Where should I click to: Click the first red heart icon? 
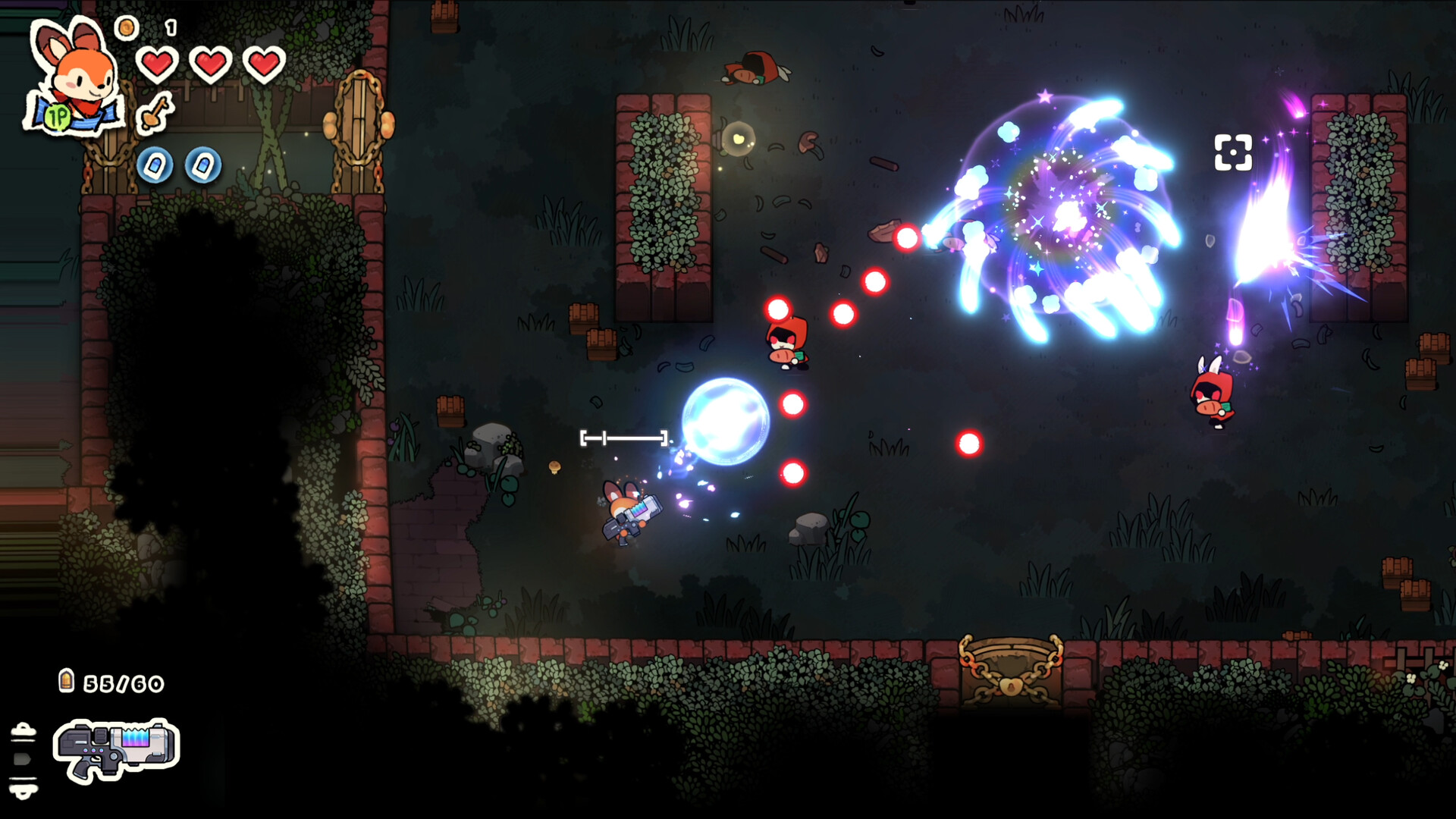[x=158, y=64]
